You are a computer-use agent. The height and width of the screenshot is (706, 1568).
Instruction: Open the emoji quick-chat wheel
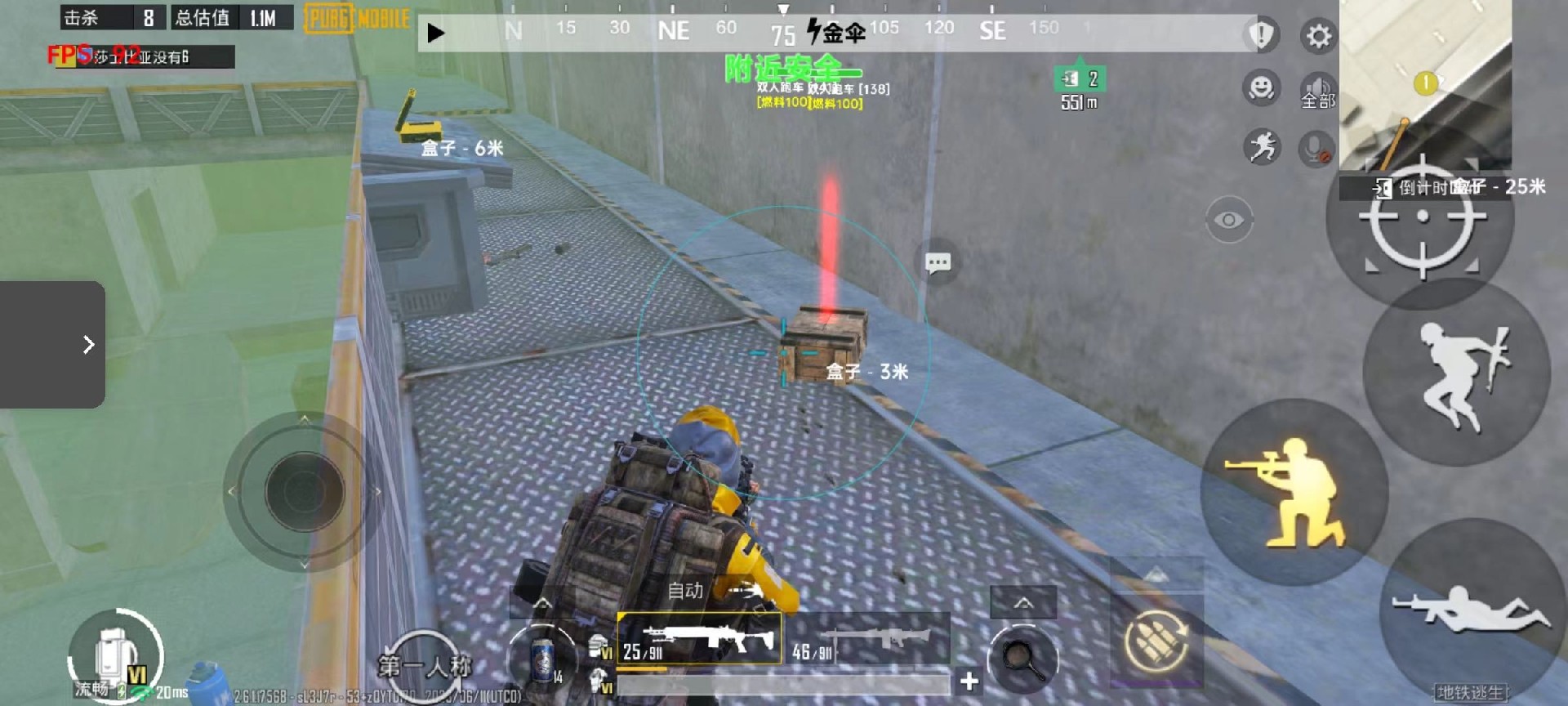pos(1260,87)
